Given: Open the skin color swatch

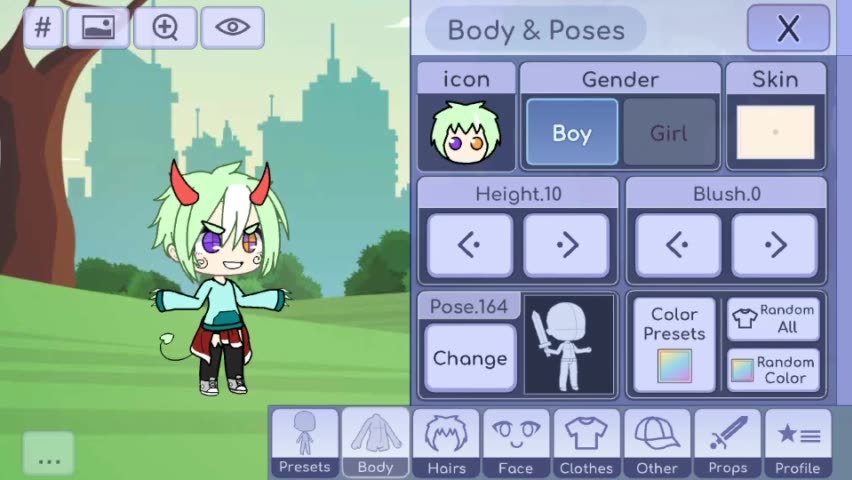Looking at the screenshot, I should coord(775,133).
